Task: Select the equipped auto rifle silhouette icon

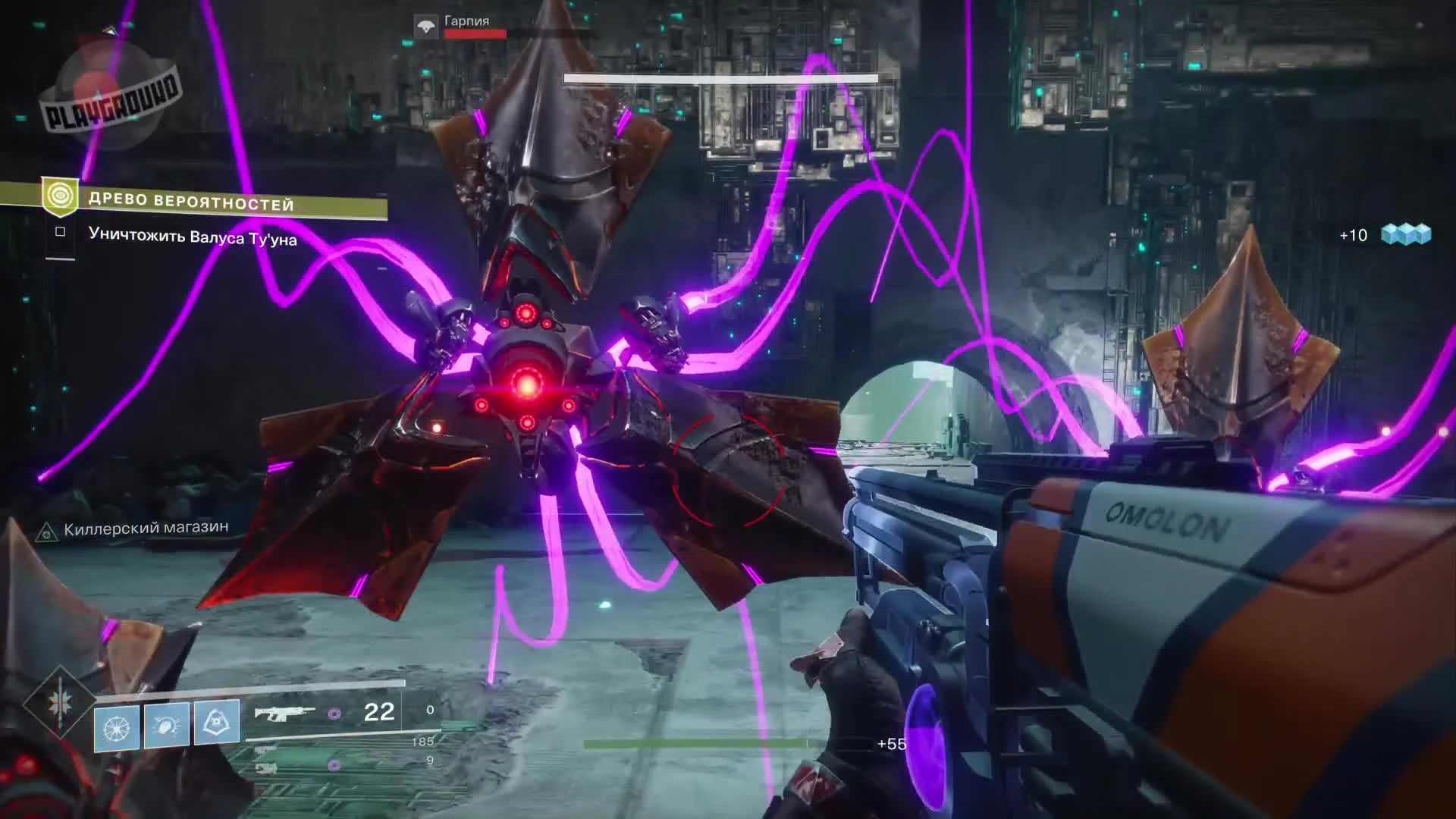Action: point(284,711)
